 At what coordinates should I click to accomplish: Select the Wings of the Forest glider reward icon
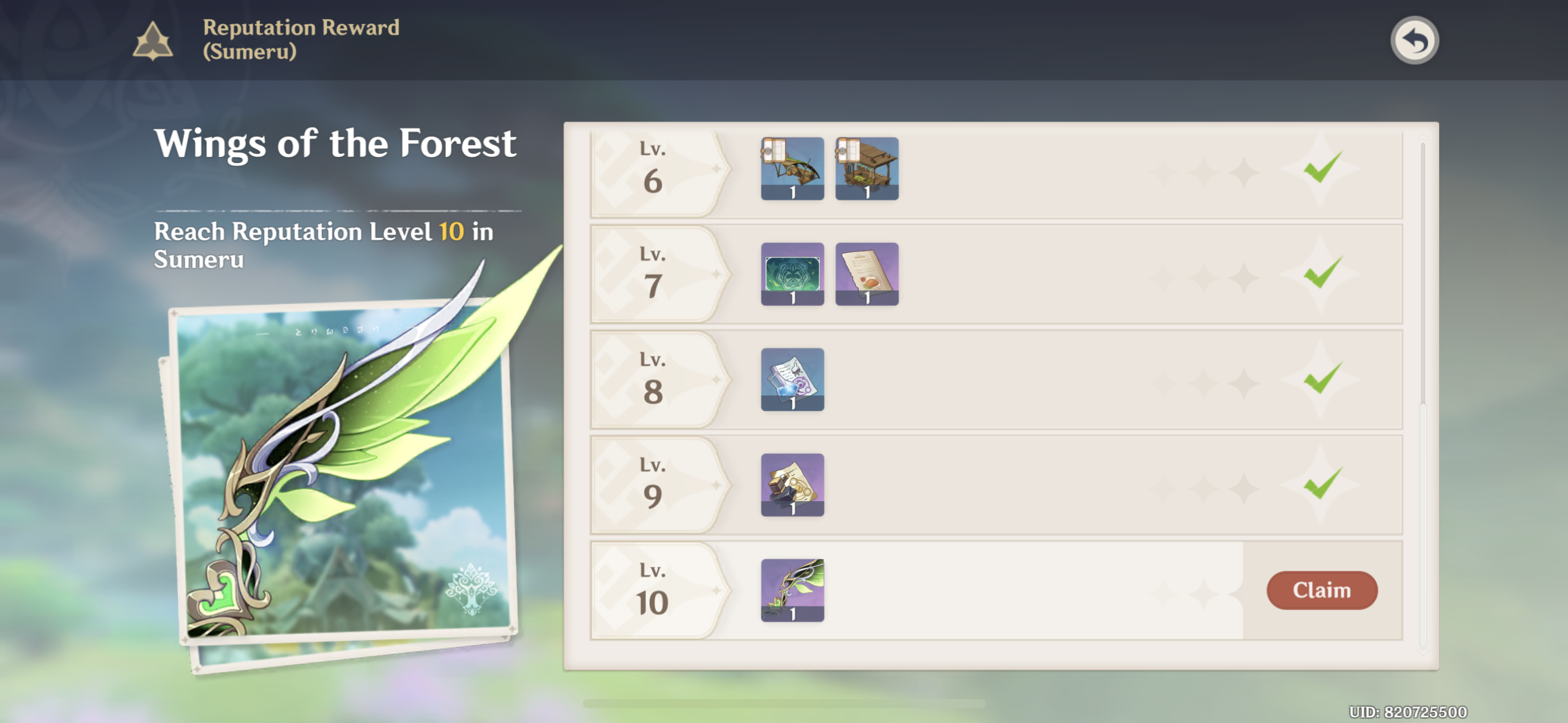pos(793,591)
